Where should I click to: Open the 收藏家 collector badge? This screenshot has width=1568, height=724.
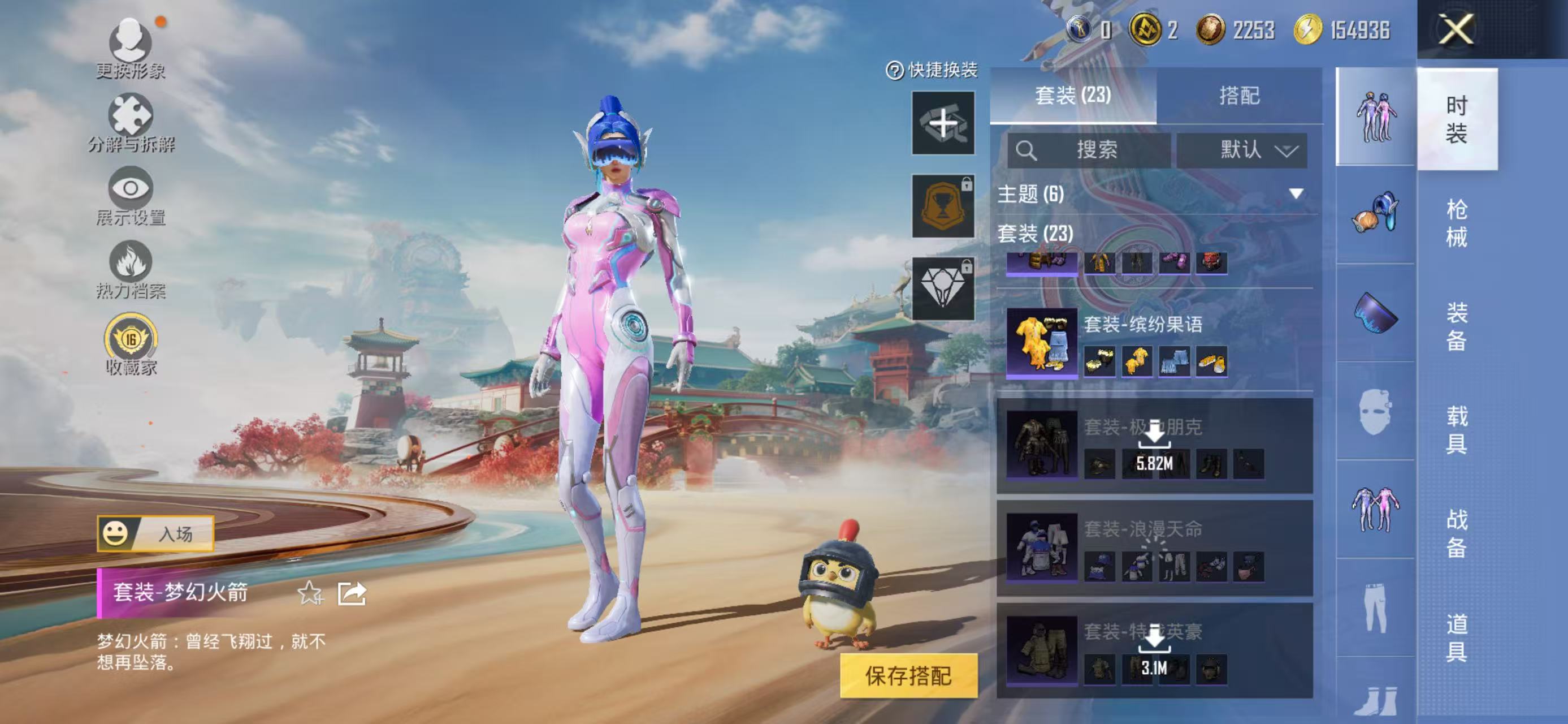[x=130, y=345]
